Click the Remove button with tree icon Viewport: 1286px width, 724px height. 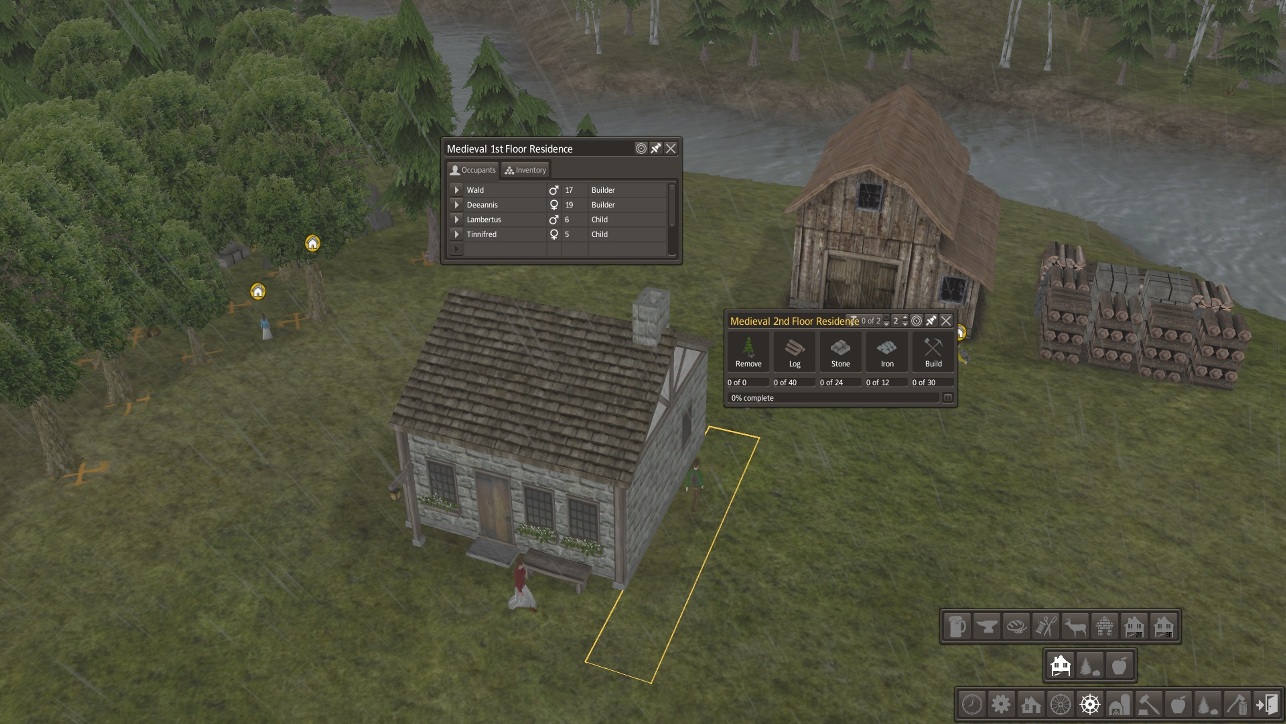point(748,352)
